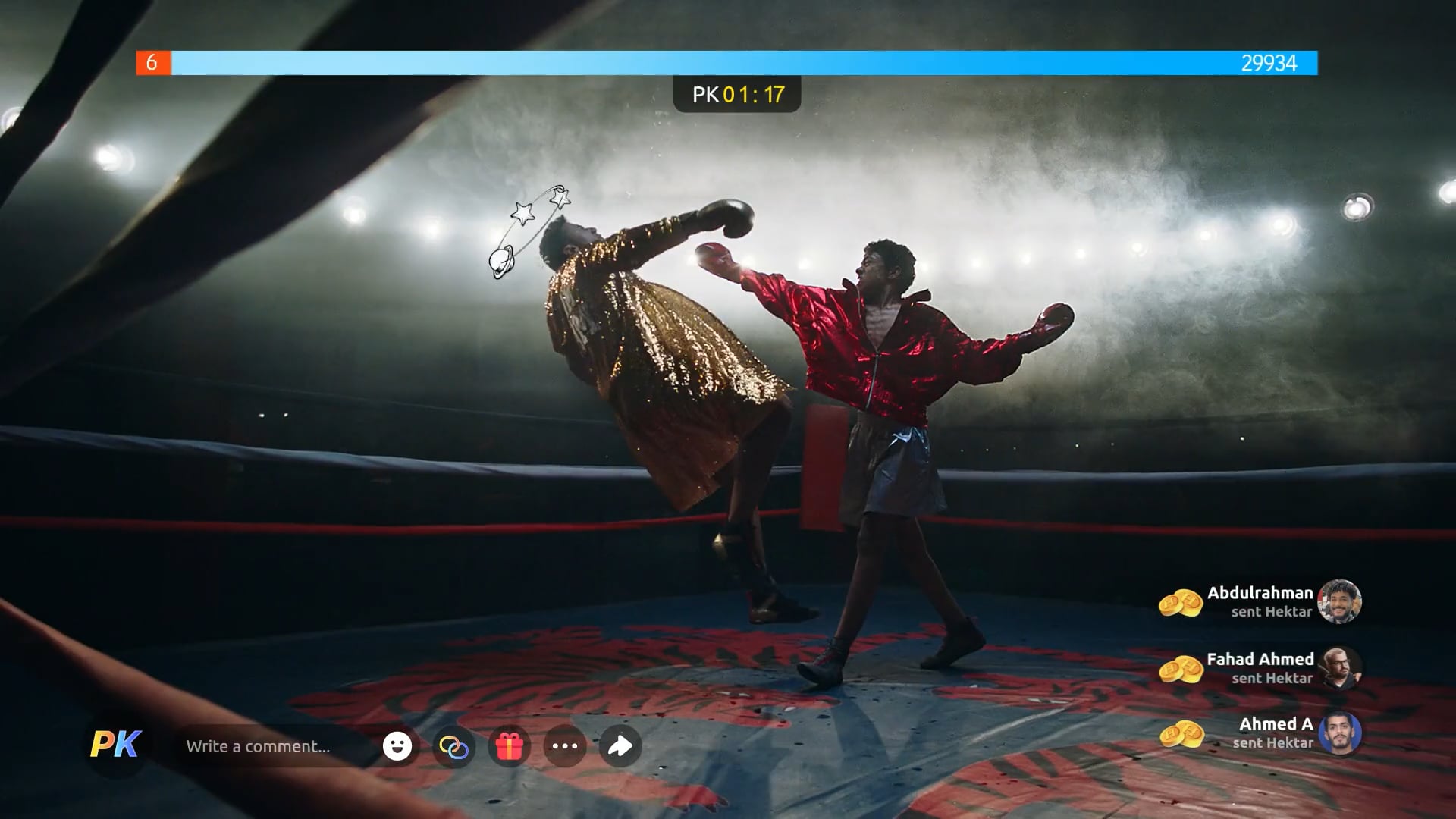
Task: Send a gift with the red gift box
Action: pyautogui.click(x=510, y=747)
